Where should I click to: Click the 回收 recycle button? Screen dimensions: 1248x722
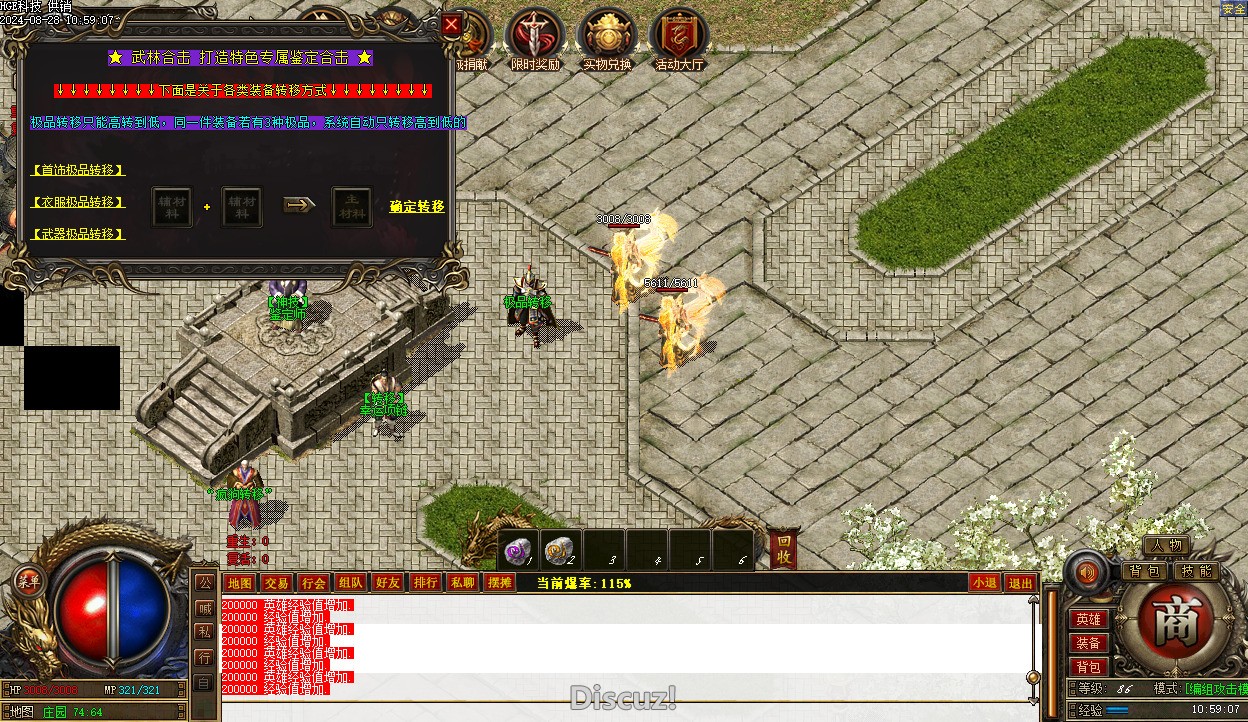[x=785, y=548]
